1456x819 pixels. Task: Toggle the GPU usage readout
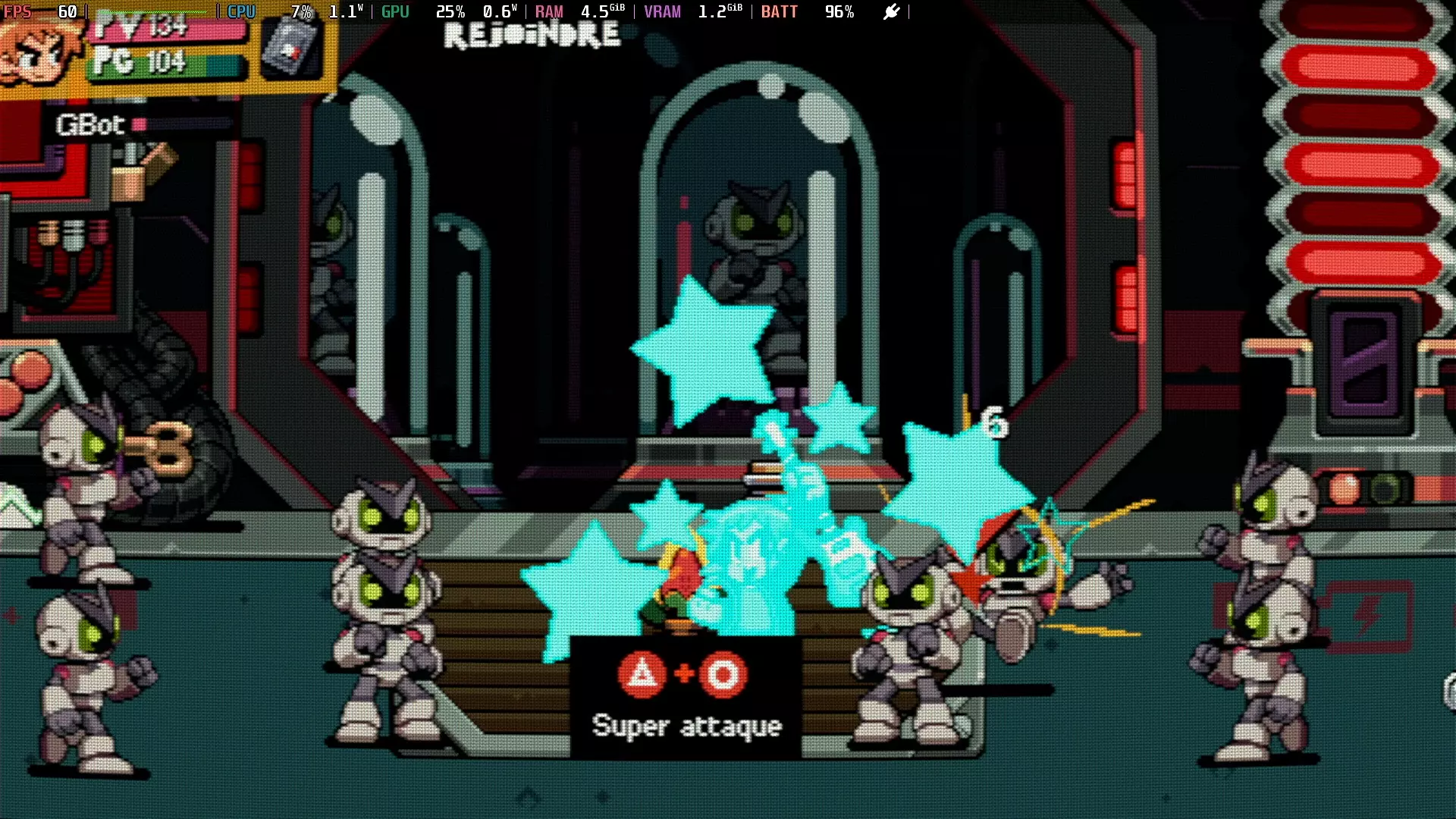pos(421,11)
